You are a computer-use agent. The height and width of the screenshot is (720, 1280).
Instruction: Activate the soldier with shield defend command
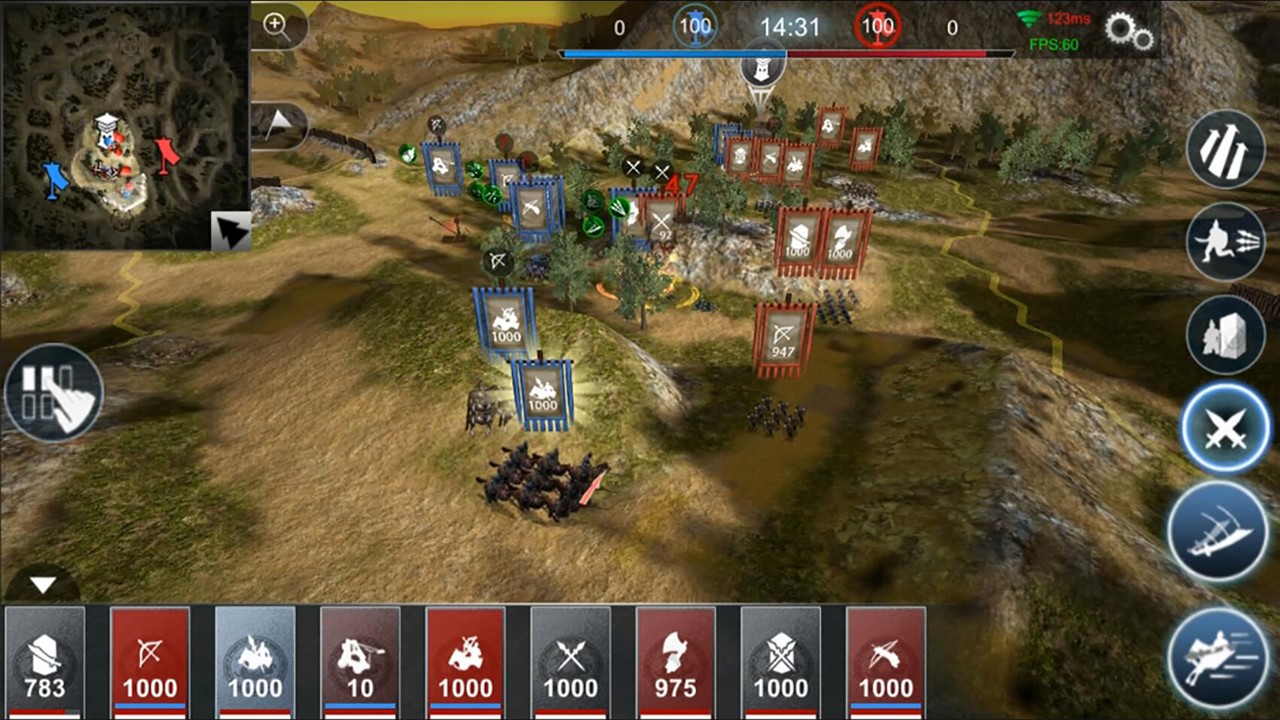(x=1227, y=336)
